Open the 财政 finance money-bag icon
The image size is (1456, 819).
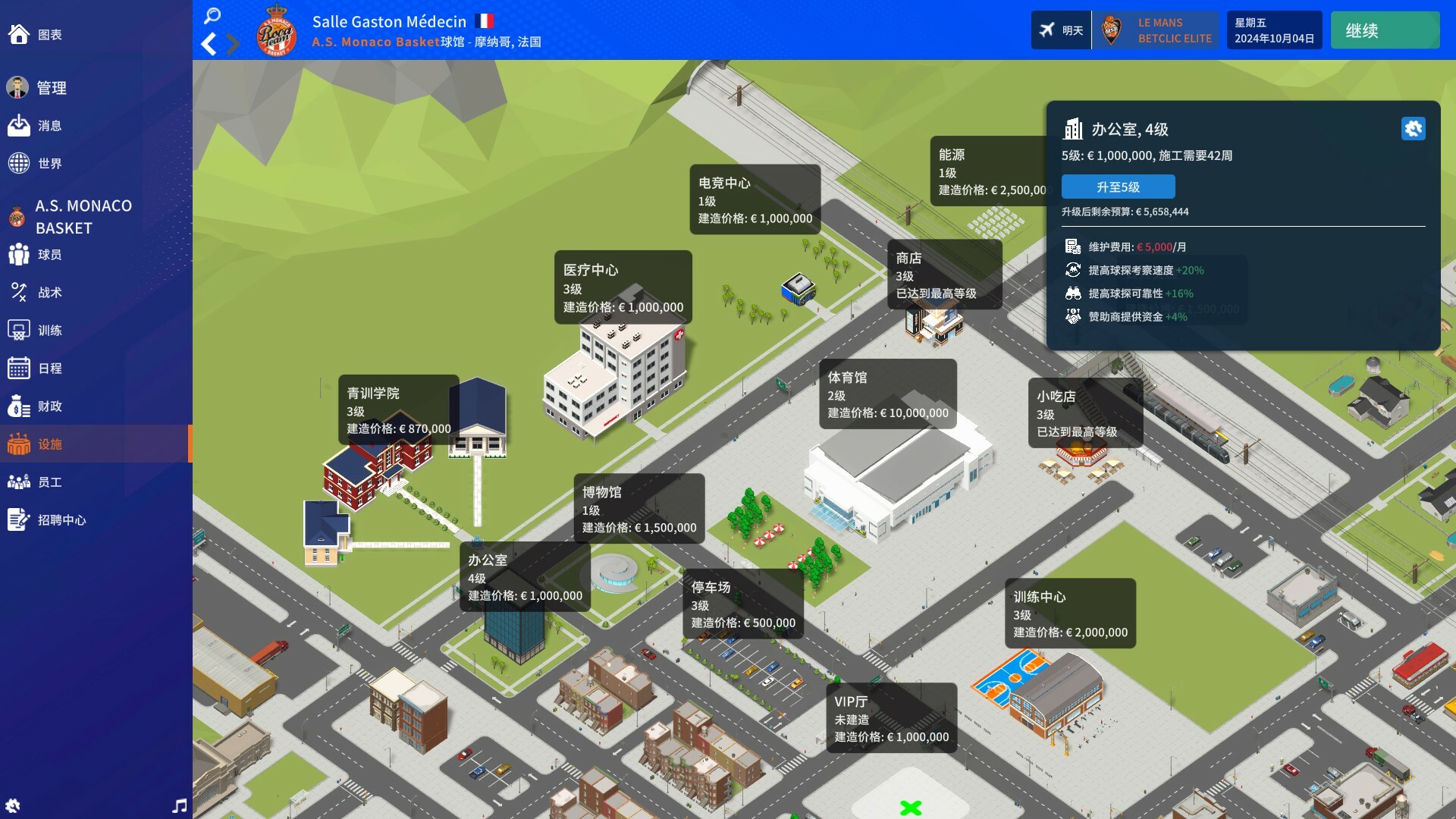coord(18,406)
